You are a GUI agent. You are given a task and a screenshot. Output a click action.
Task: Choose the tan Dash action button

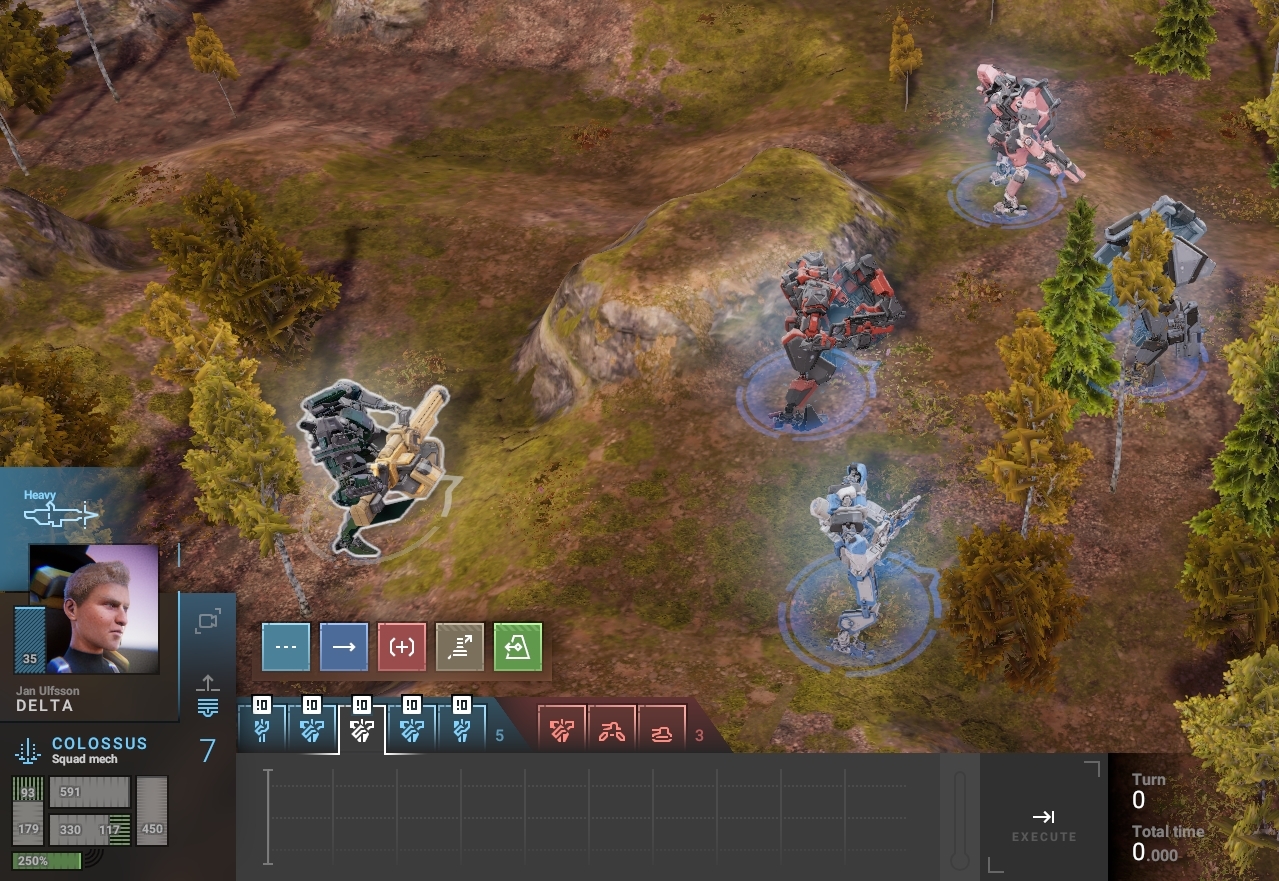coord(460,647)
